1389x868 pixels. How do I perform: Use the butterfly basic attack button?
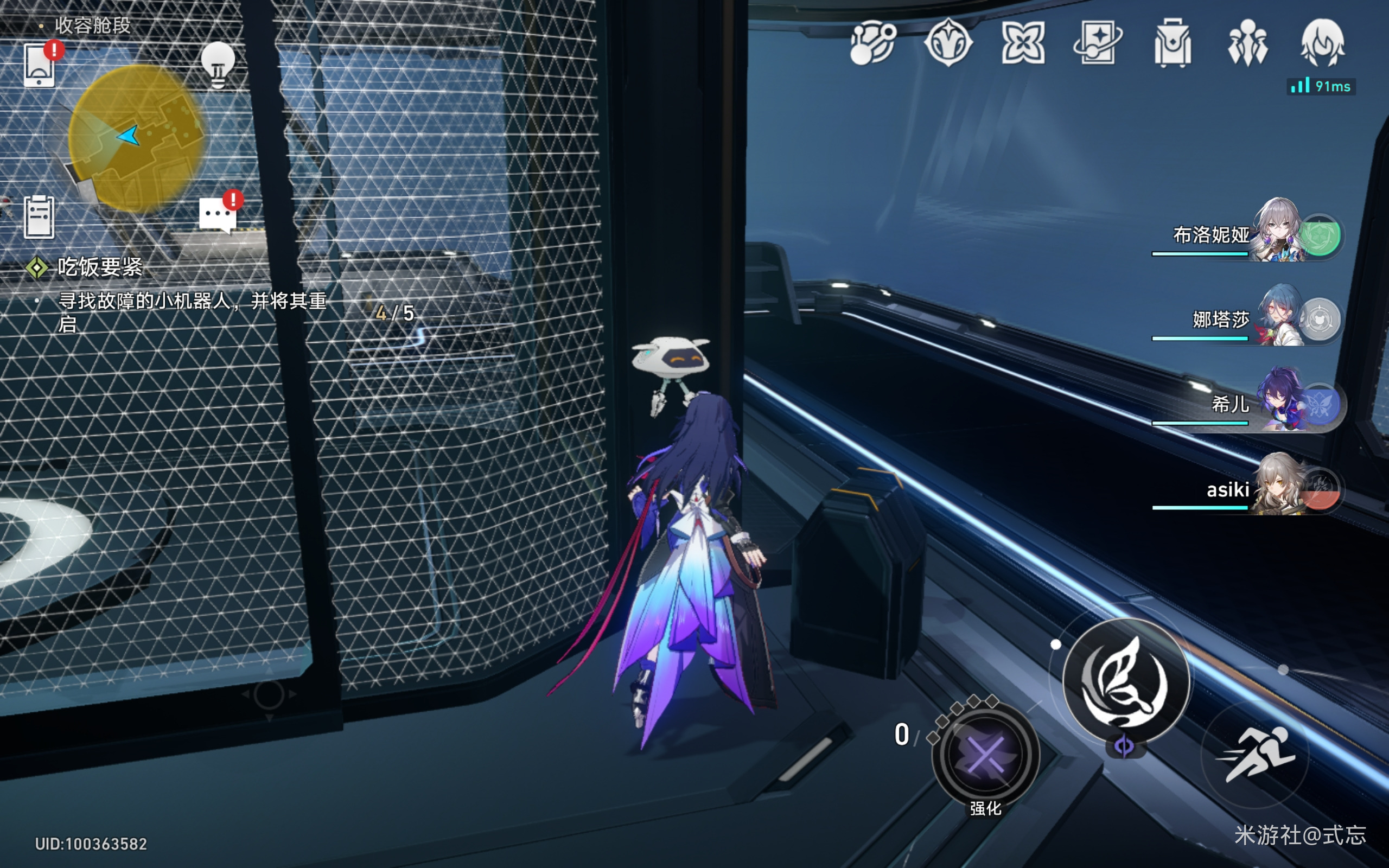tap(1125, 681)
